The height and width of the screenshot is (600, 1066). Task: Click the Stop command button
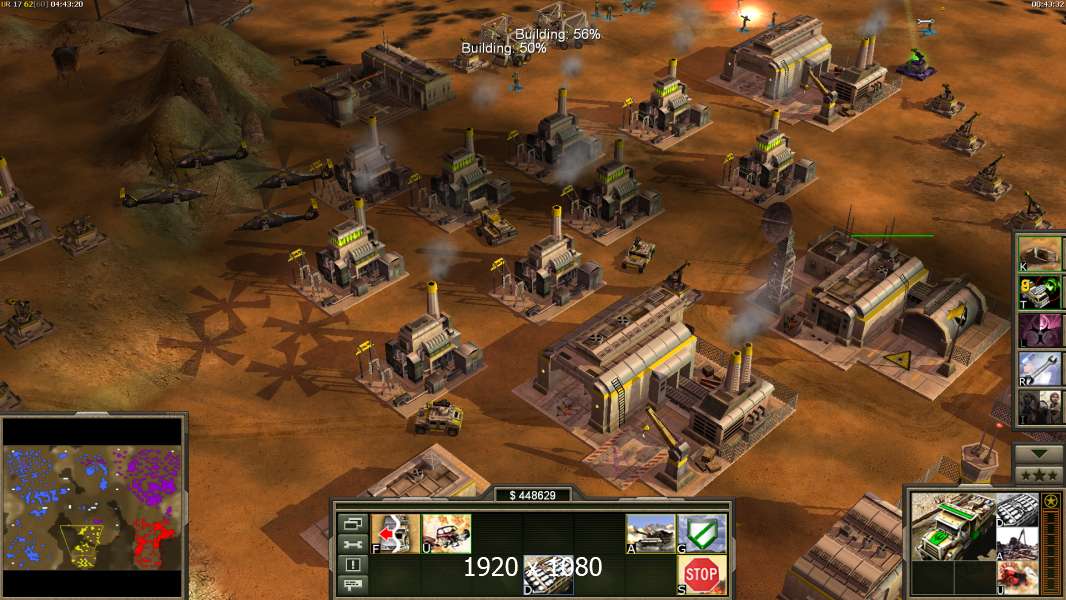pyautogui.click(x=701, y=574)
